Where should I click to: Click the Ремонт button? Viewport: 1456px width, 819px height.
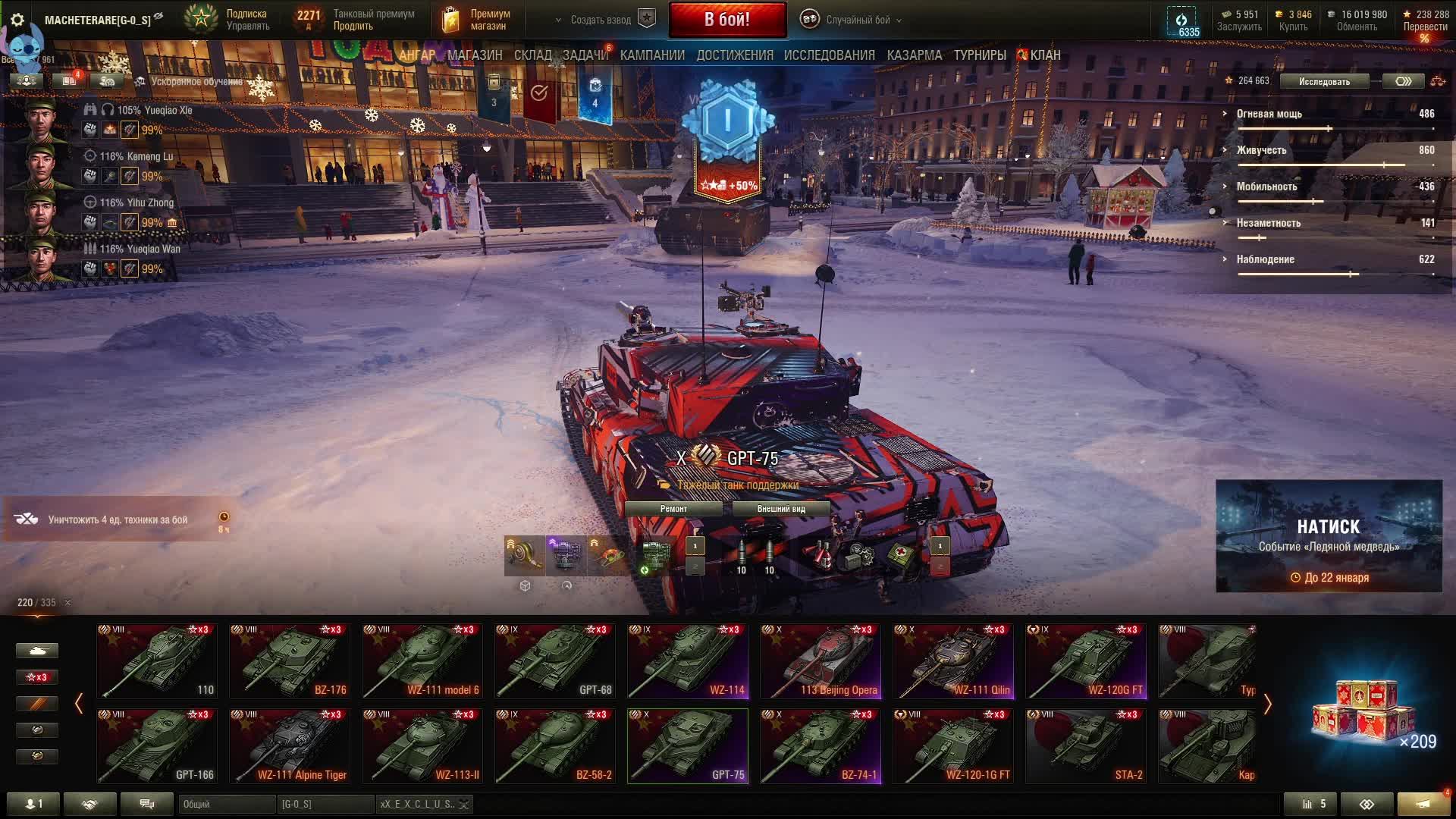[673, 509]
